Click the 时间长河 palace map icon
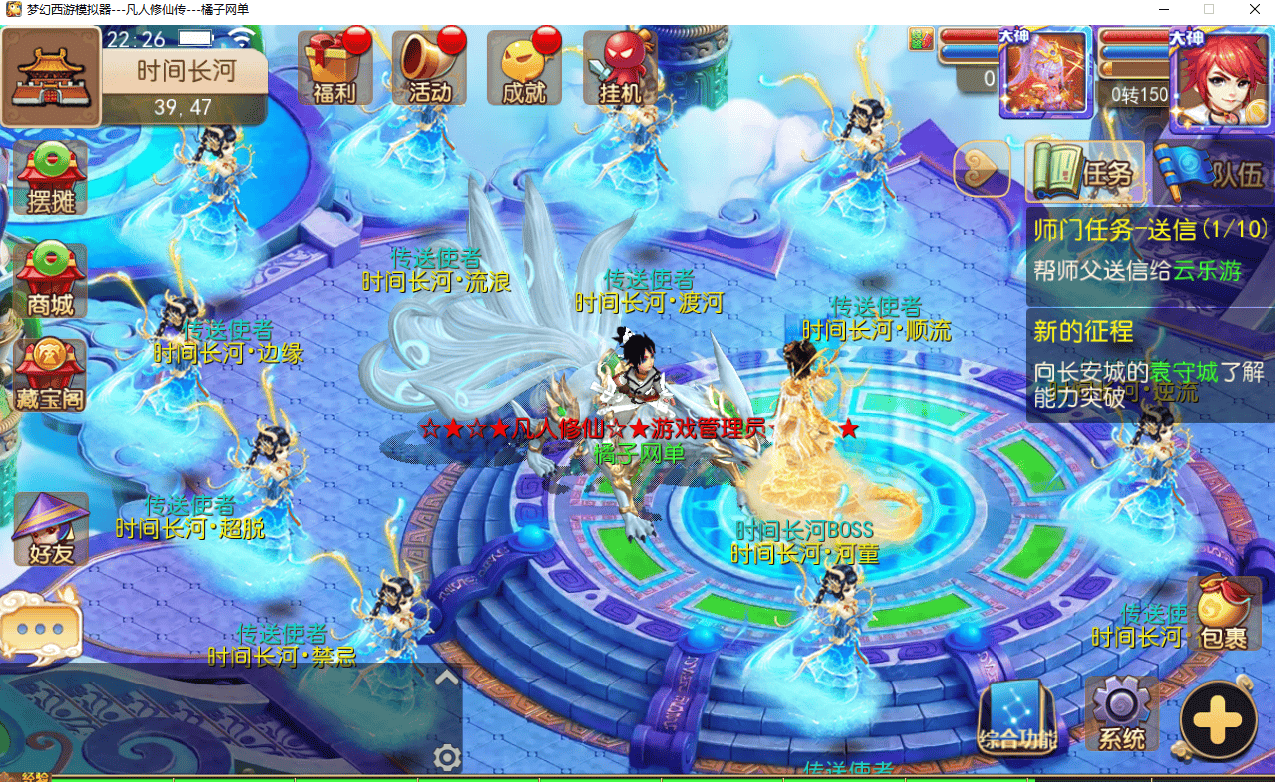This screenshot has height=782, width=1275. [x=50, y=76]
